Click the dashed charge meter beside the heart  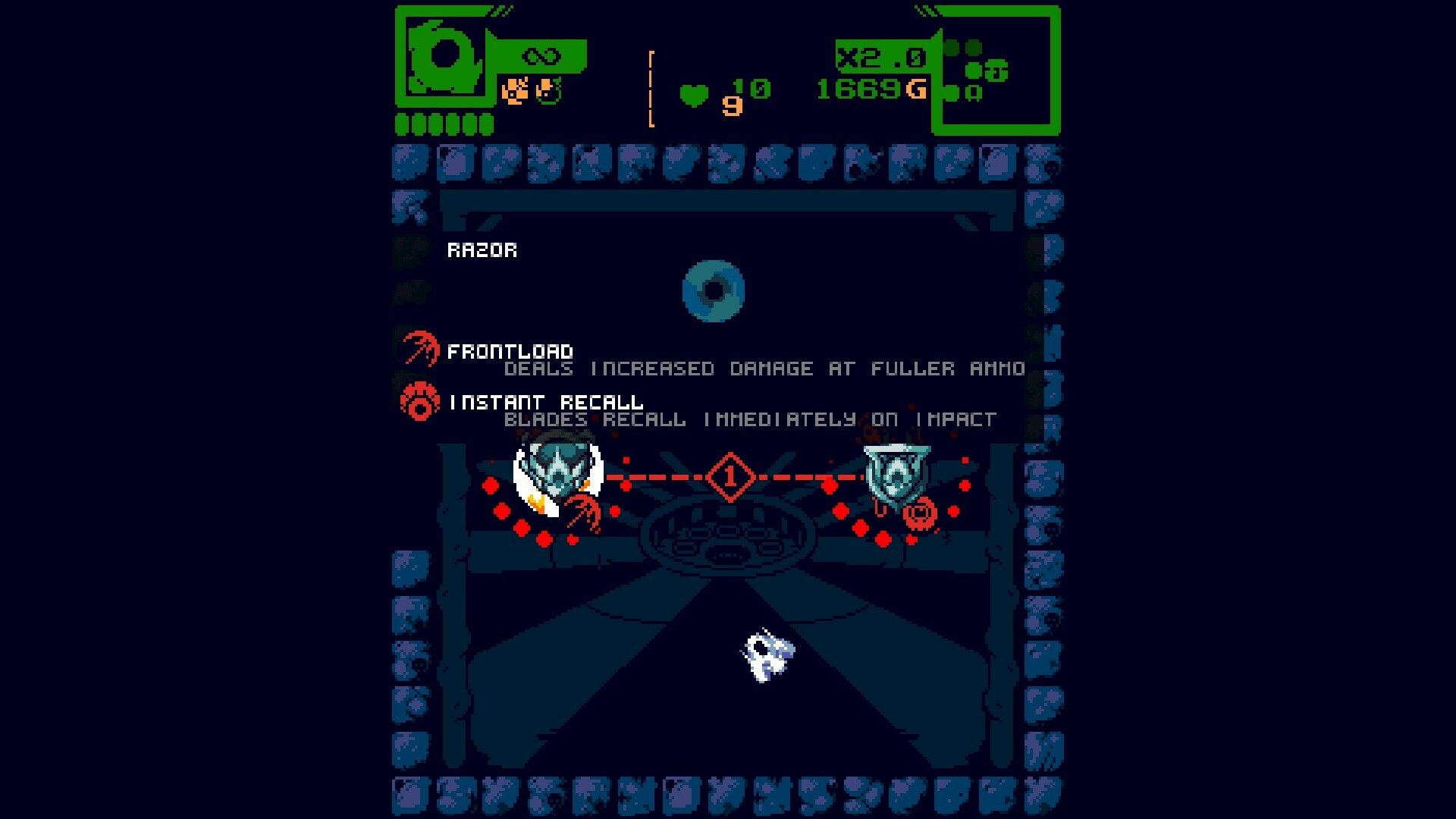651,87
